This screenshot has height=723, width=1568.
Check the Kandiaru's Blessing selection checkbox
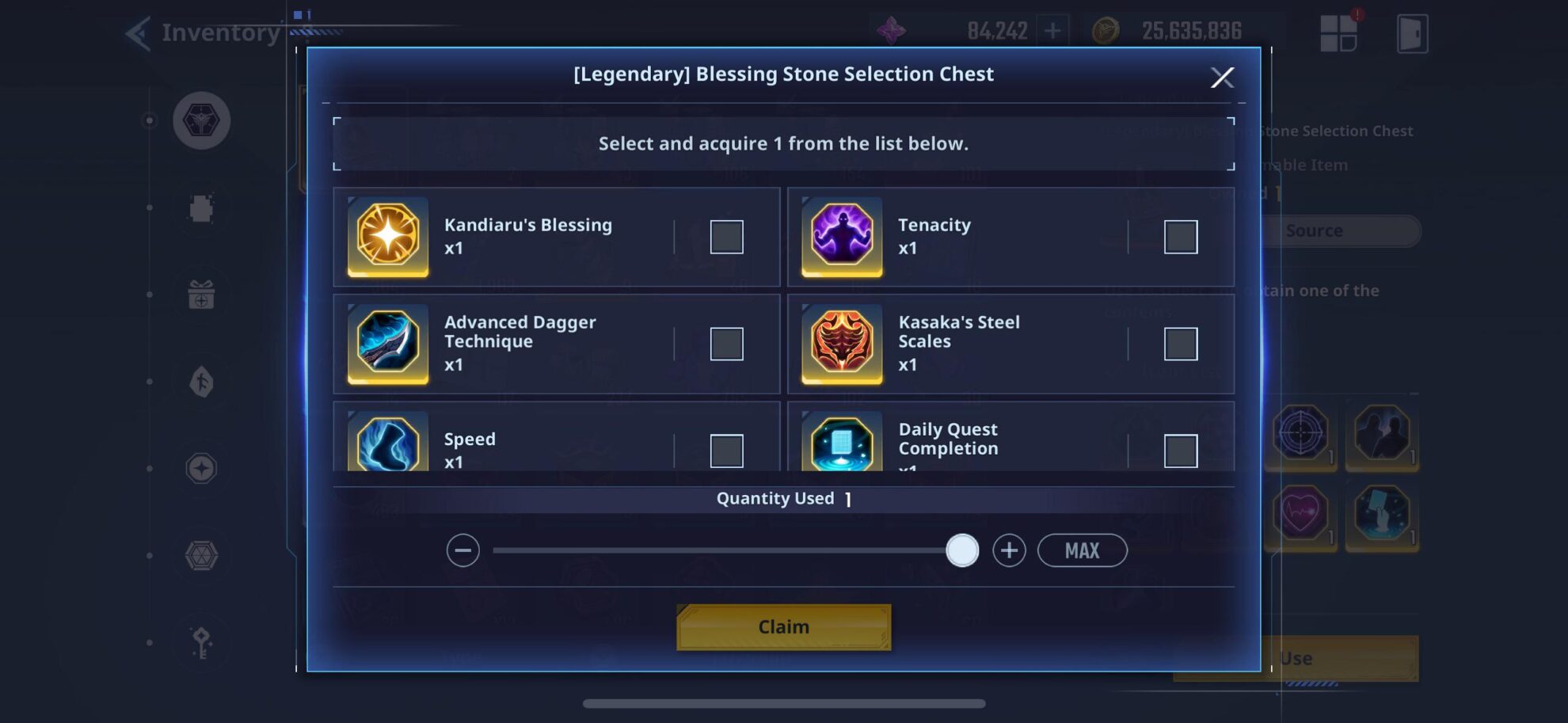pos(725,236)
